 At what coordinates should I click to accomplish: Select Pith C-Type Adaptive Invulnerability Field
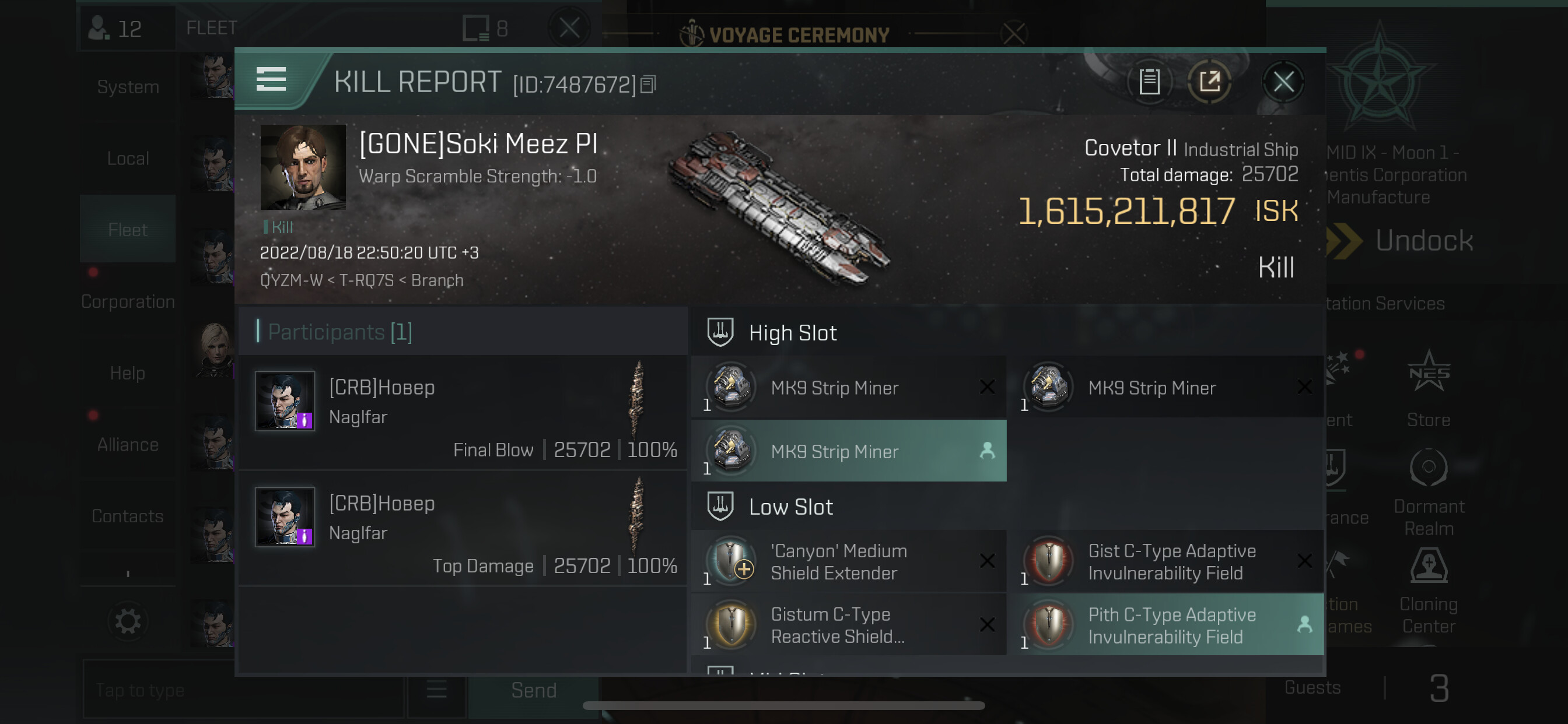coord(1165,625)
